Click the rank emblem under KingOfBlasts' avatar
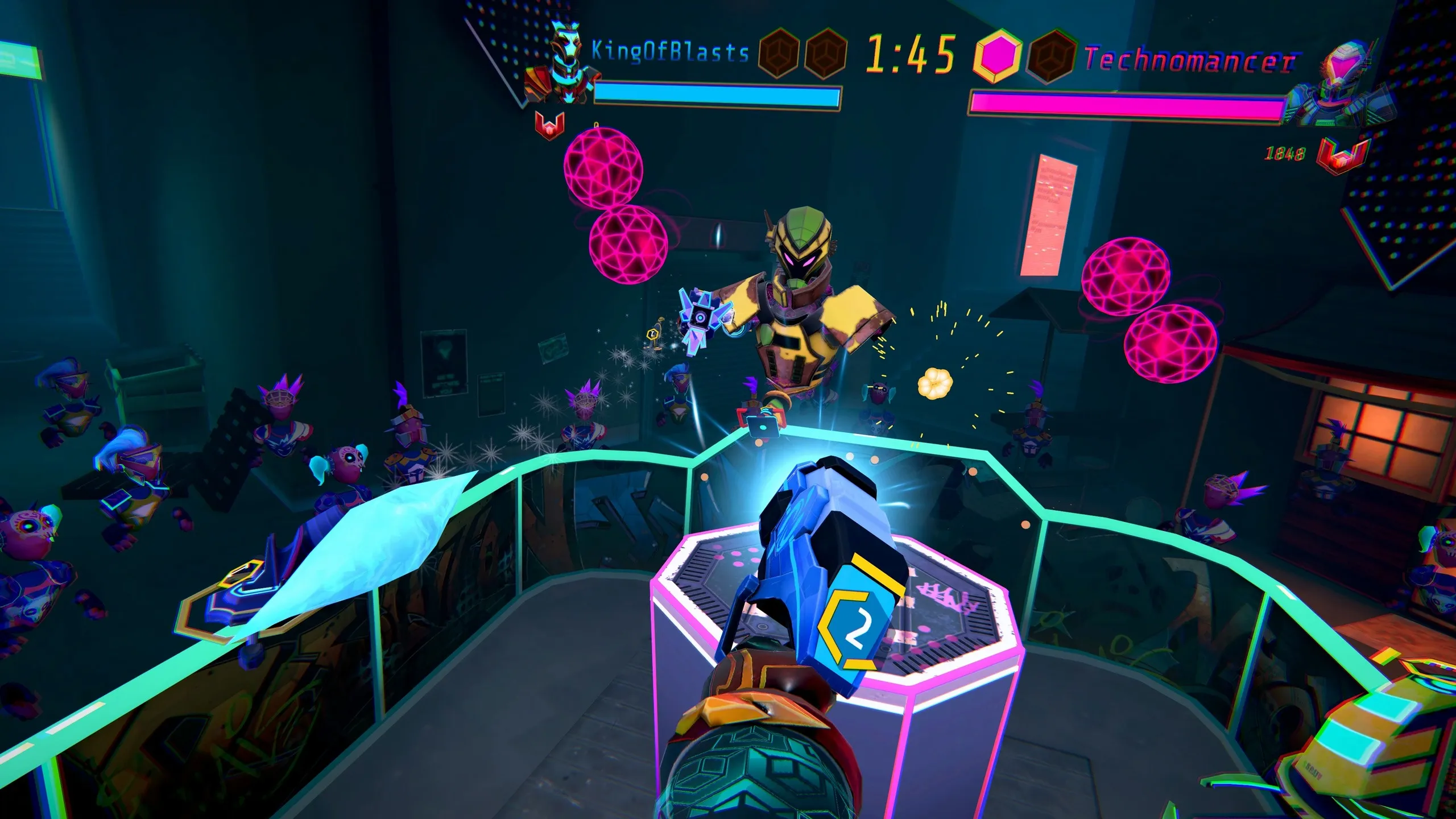 coord(550,126)
